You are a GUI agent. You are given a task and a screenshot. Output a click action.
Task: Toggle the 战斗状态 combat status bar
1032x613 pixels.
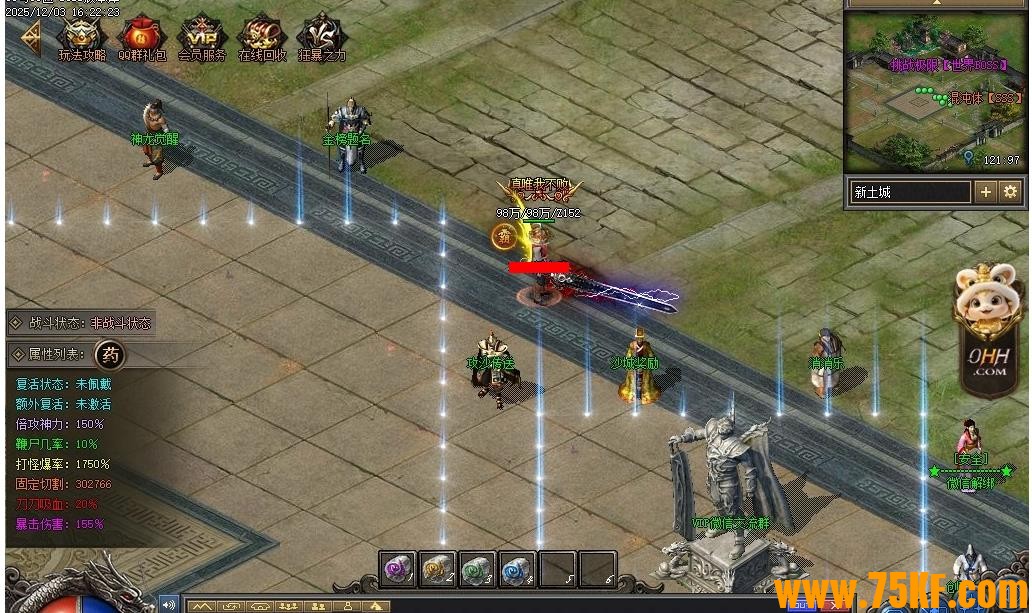coord(80,323)
